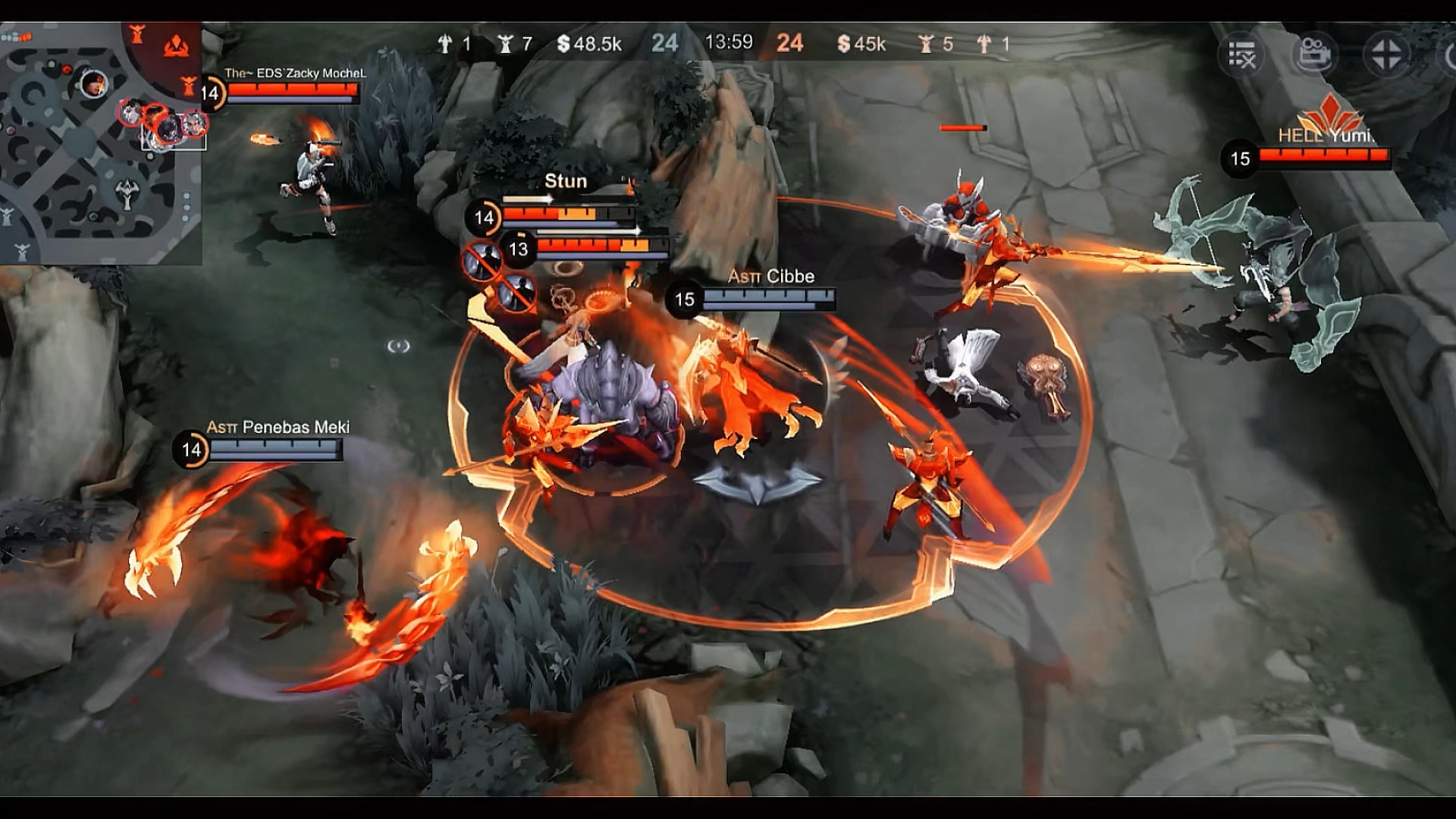Select the red enemy base crystal on minimap

(x=176, y=45)
